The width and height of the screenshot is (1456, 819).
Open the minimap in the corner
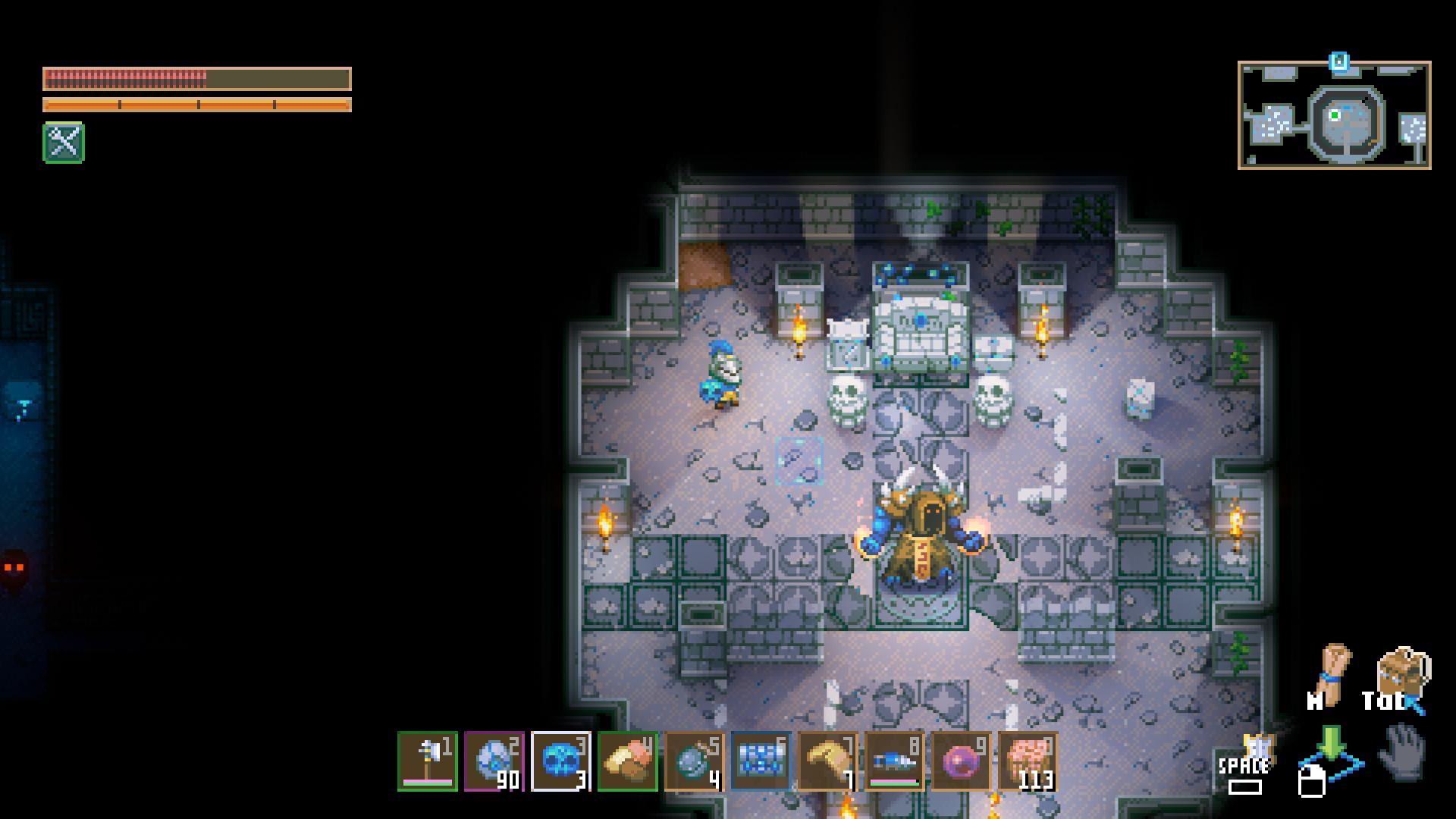(1334, 115)
